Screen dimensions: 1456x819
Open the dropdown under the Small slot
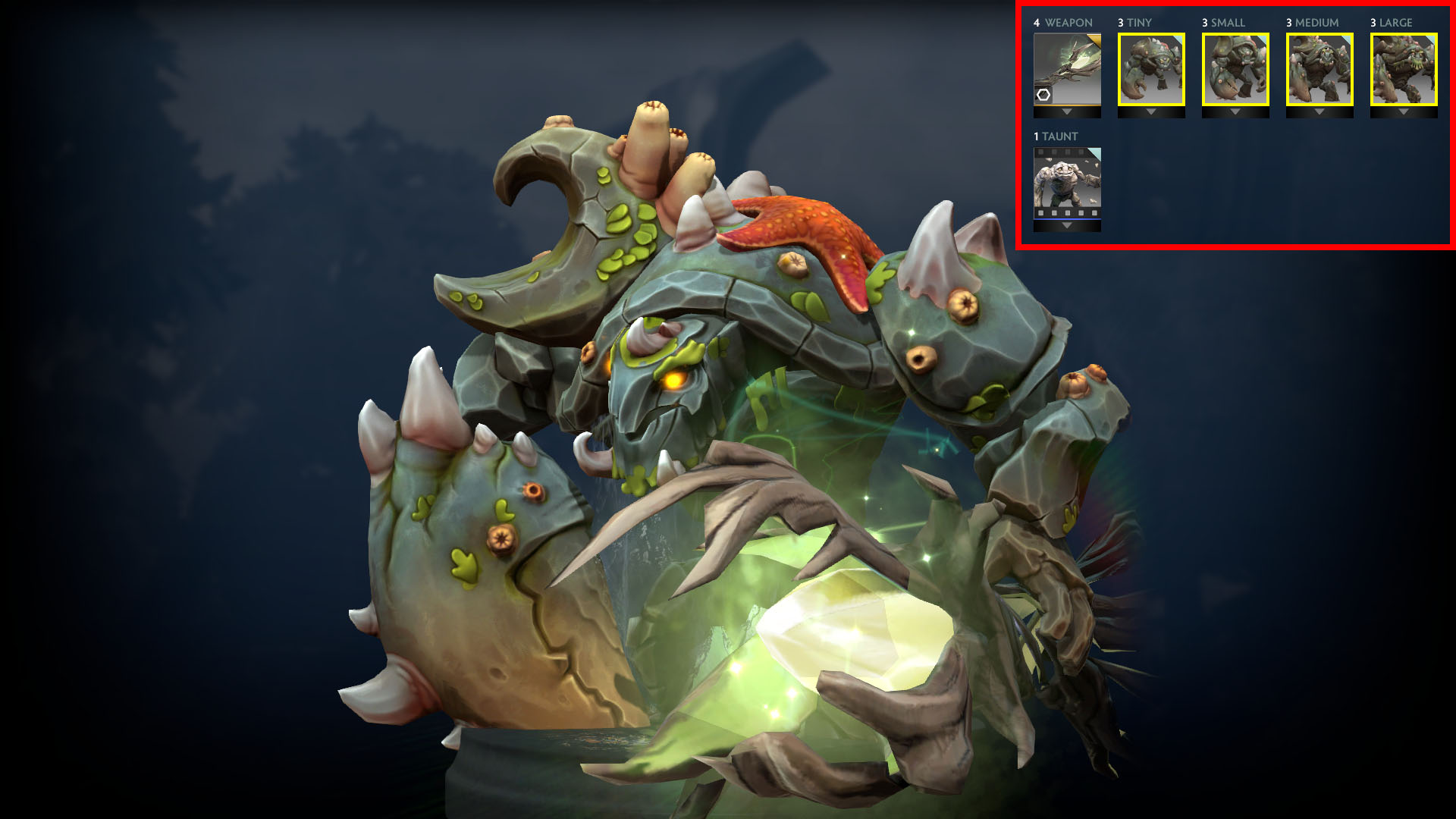tap(1235, 112)
